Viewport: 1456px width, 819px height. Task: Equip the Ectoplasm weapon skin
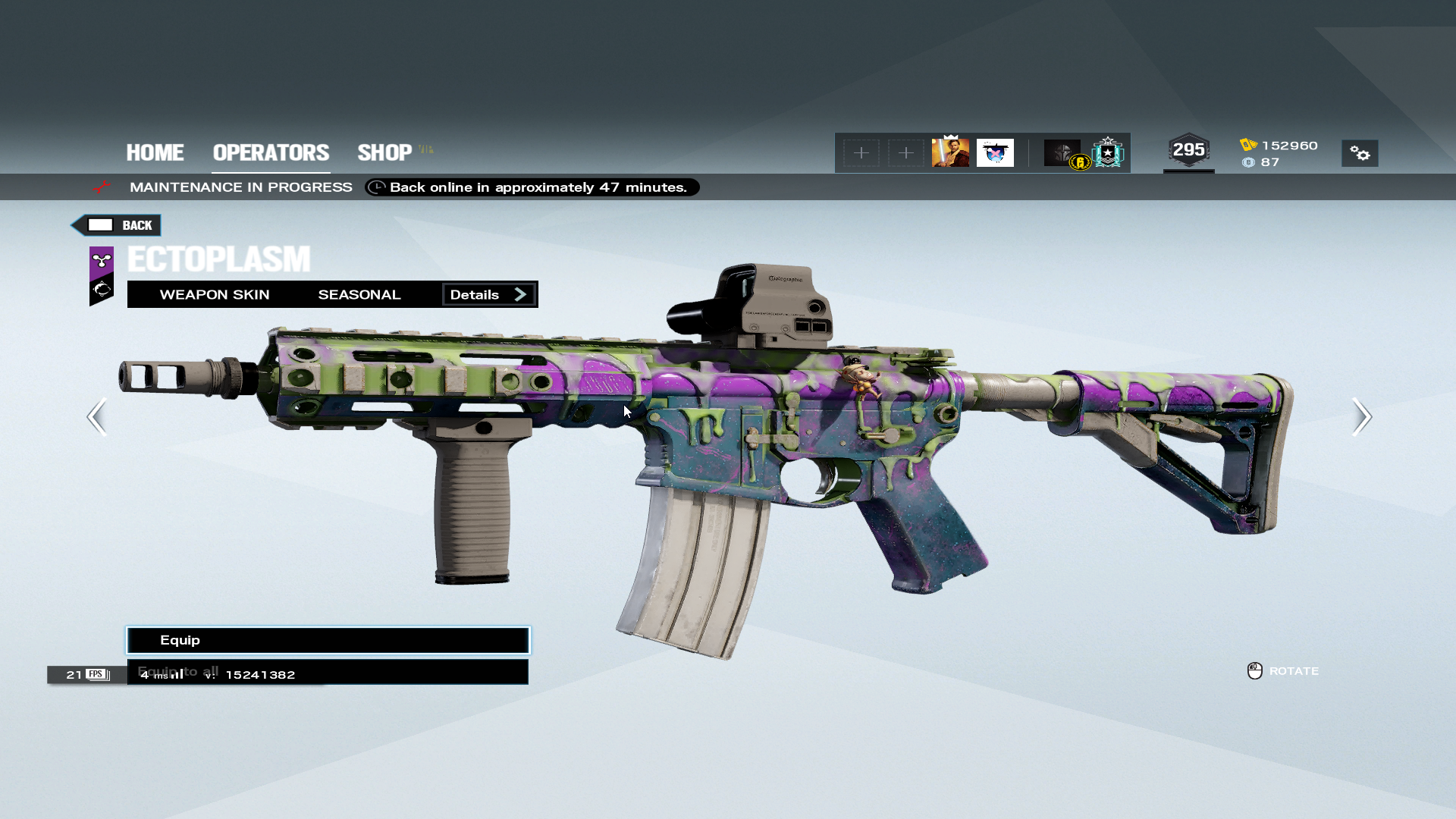(328, 640)
